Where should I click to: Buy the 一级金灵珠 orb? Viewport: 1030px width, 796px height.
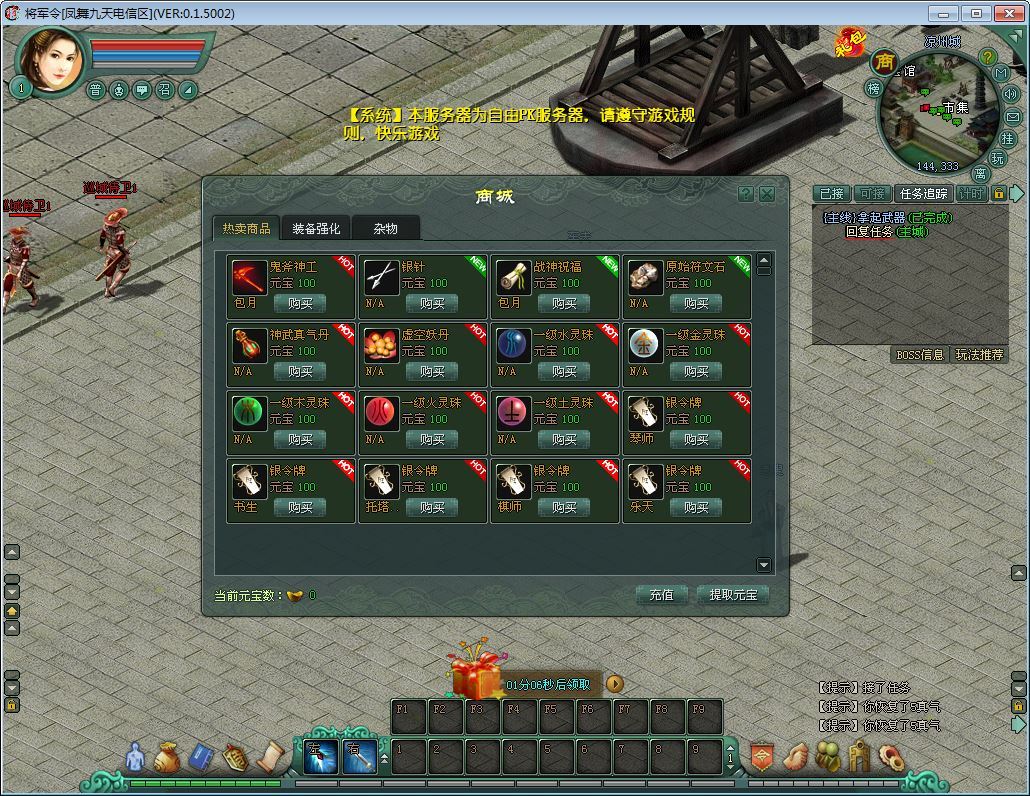coord(696,371)
